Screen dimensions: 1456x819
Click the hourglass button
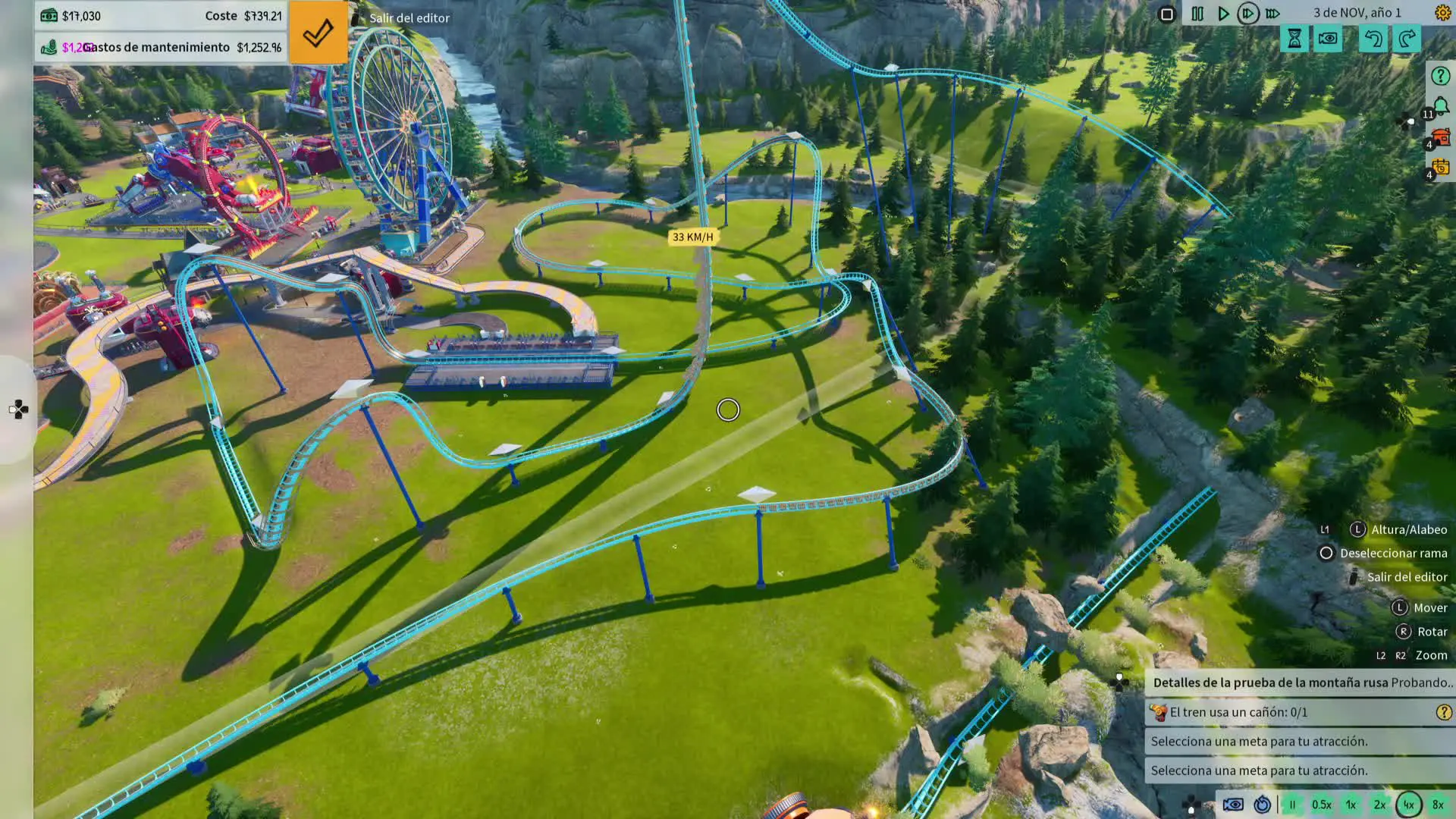[1294, 39]
